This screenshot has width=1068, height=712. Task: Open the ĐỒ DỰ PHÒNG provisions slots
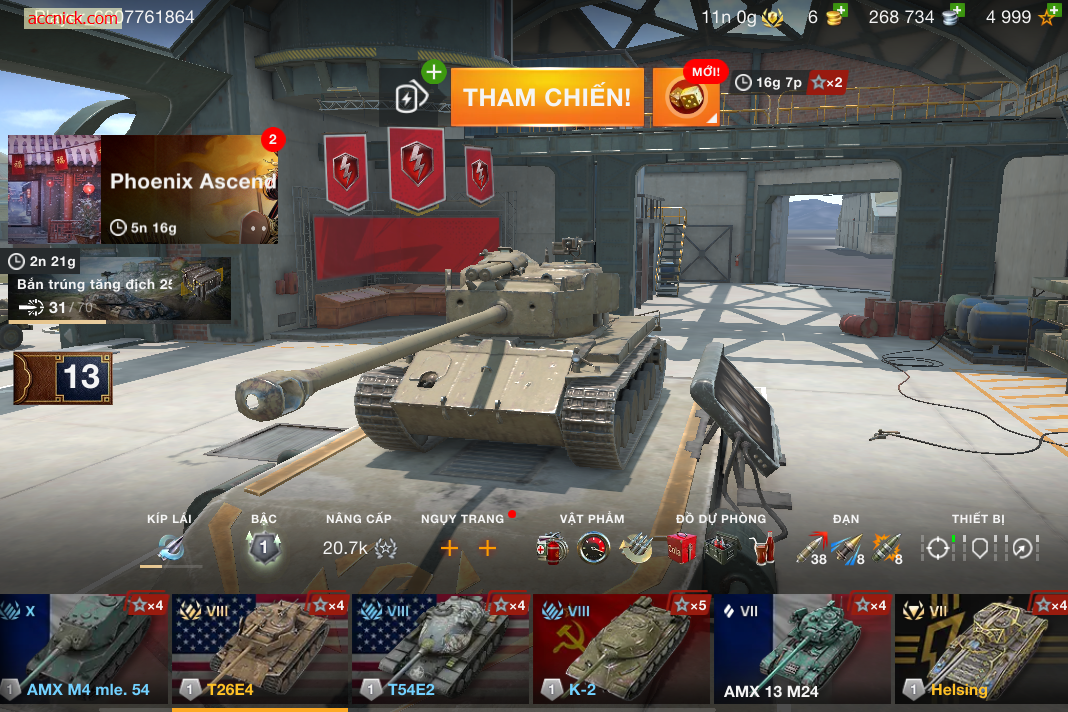[720, 548]
